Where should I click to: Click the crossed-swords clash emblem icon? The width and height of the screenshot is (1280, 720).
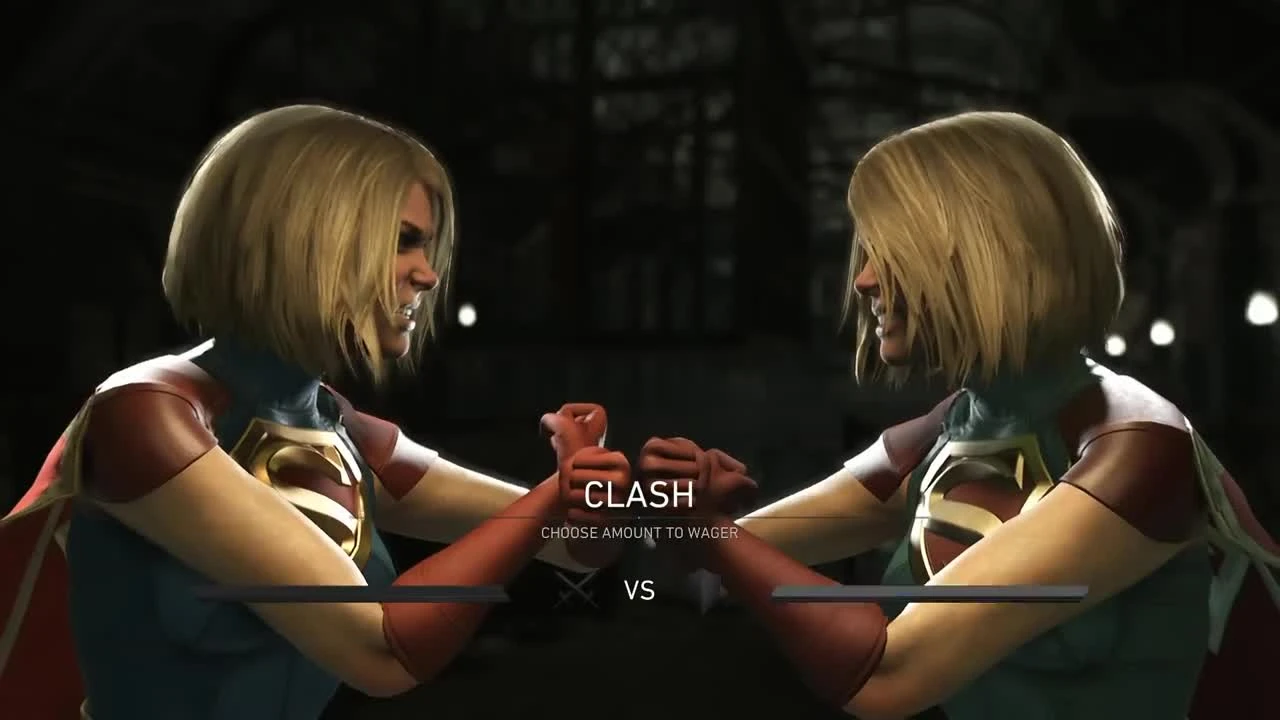578,588
